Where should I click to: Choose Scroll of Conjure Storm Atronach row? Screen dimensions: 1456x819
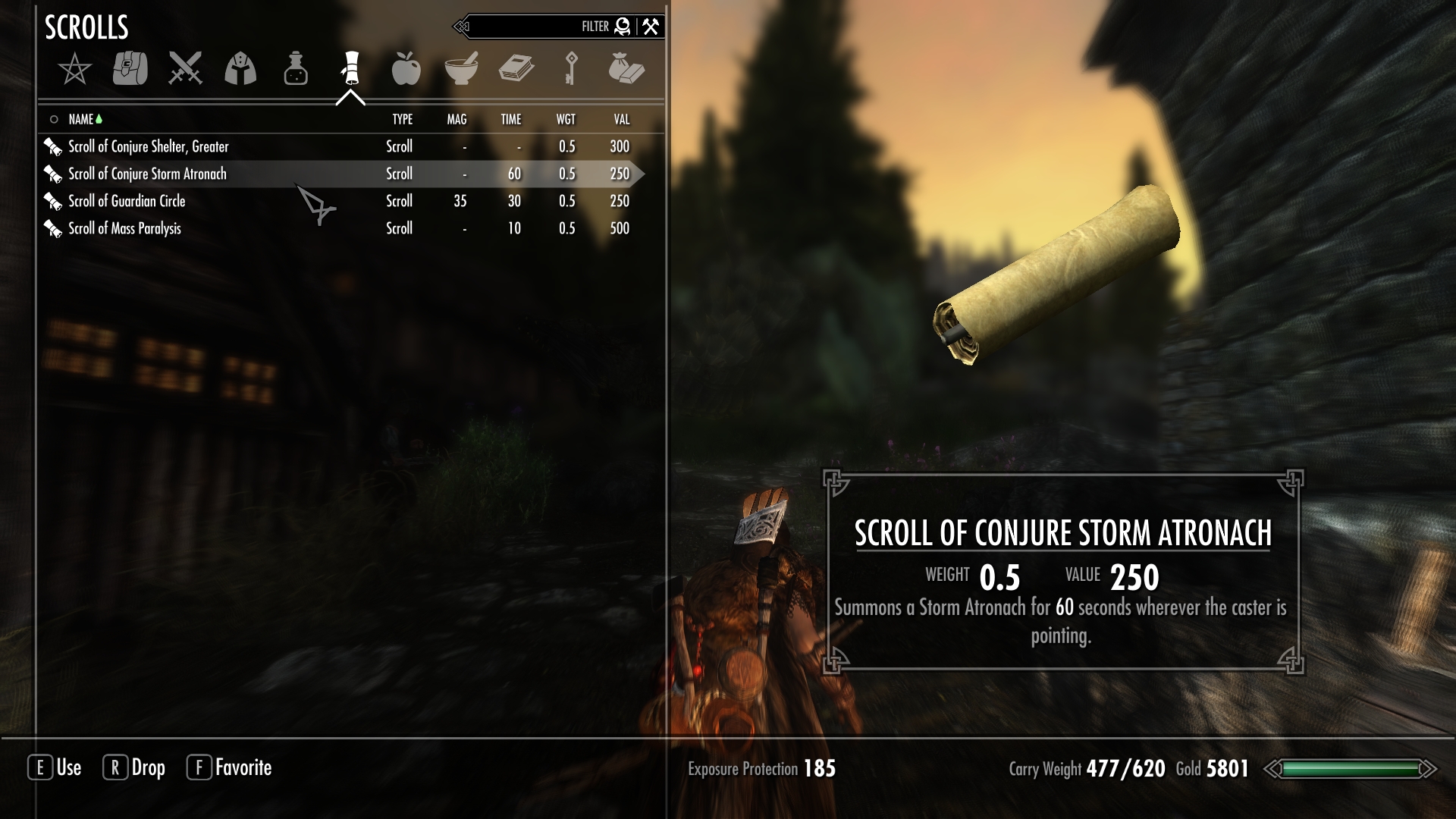tap(148, 174)
